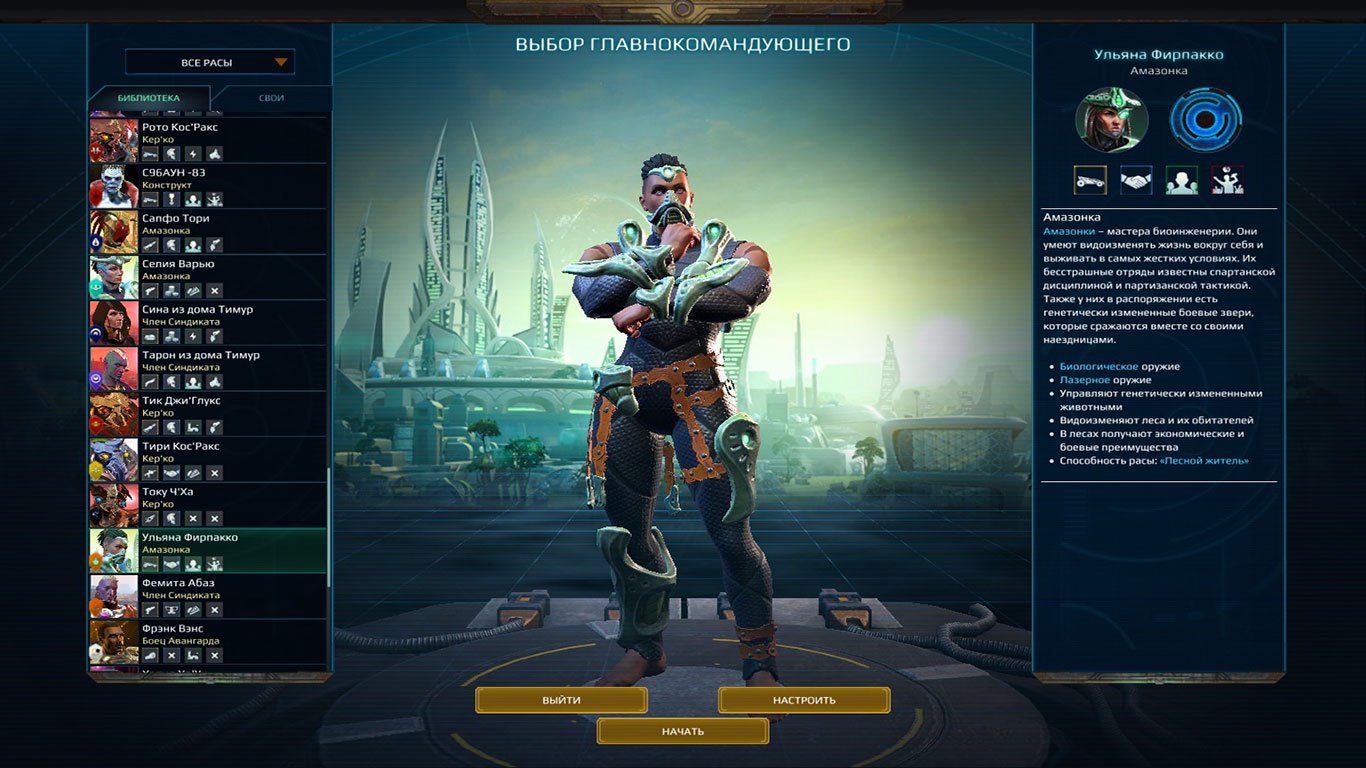Screen dimensions: 1366x768
Task: Switch to the БИБЛИОТЕКА tab
Action: tap(148, 98)
